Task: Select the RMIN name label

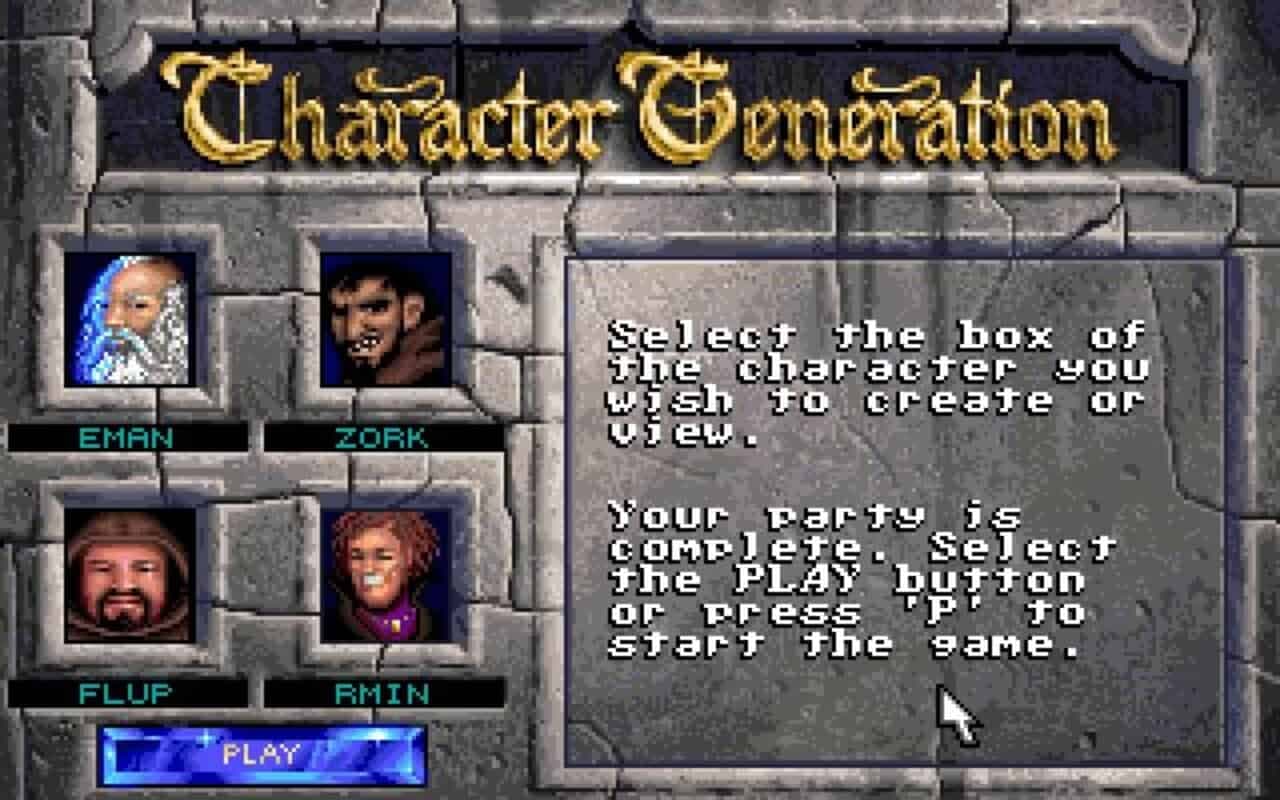Action: click(x=383, y=690)
